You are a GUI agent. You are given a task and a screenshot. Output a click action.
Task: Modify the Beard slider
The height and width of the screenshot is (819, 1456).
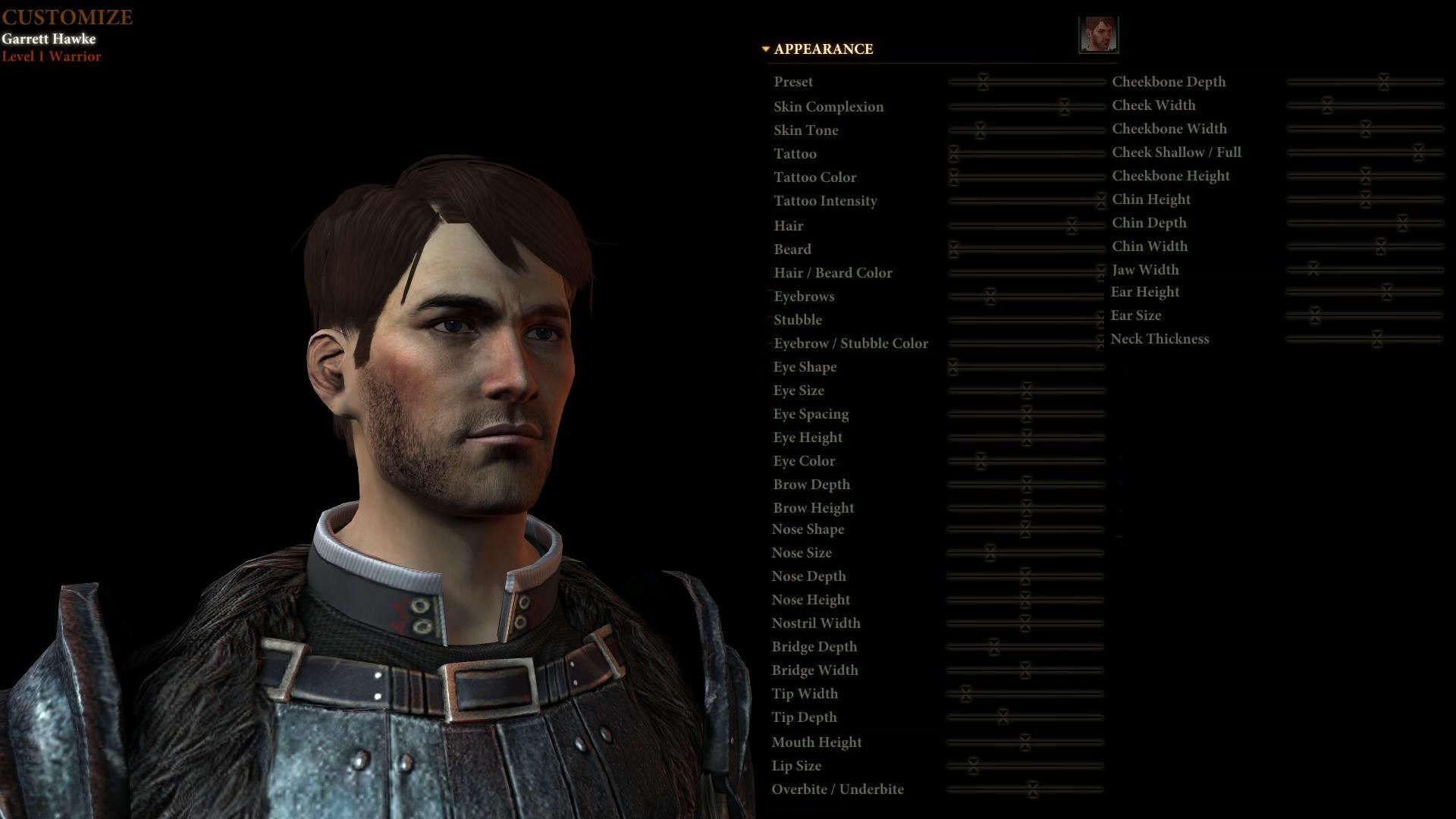tap(953, 249)
